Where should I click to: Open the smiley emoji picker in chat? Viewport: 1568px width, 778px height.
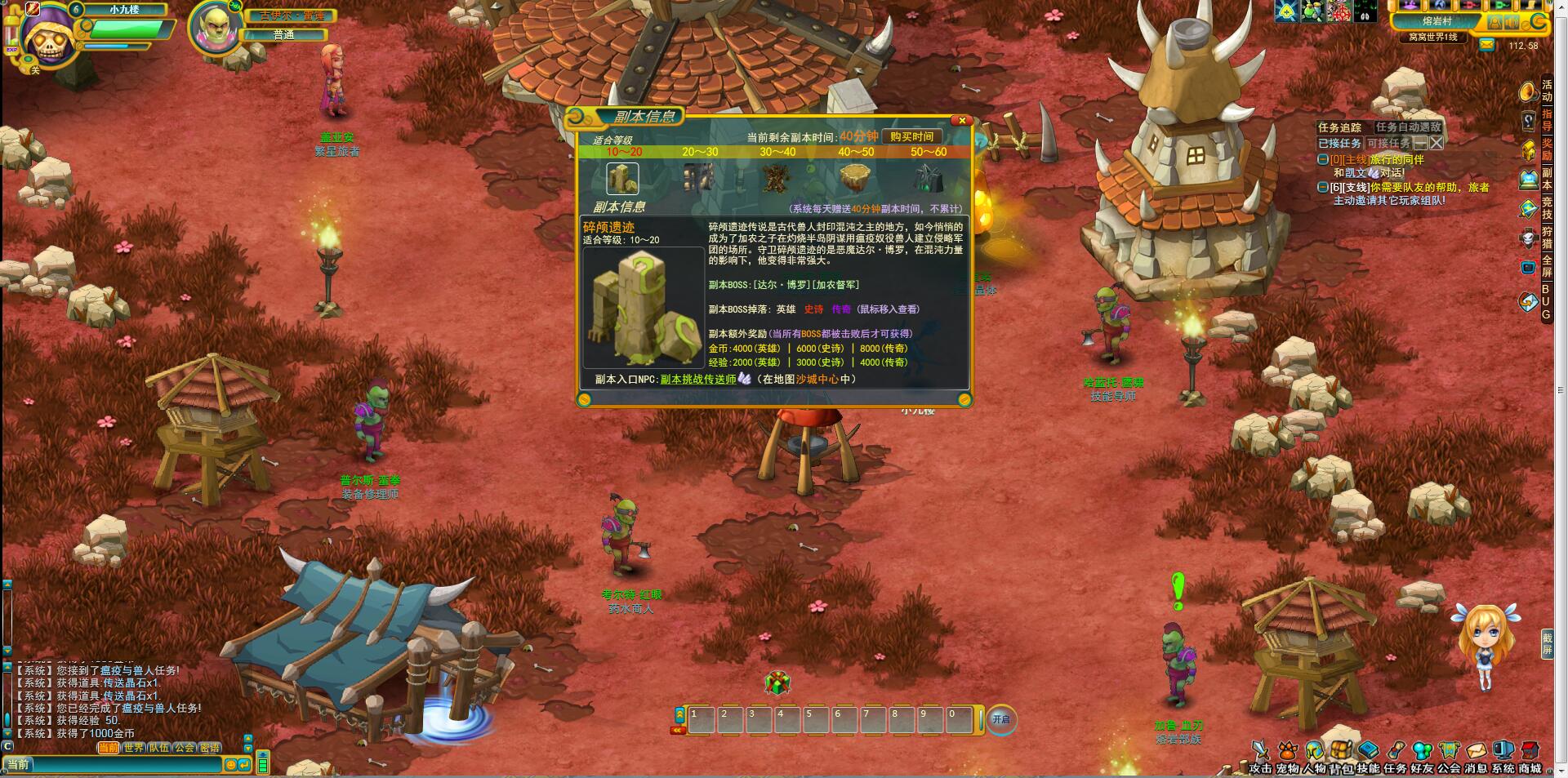[231, 765]
